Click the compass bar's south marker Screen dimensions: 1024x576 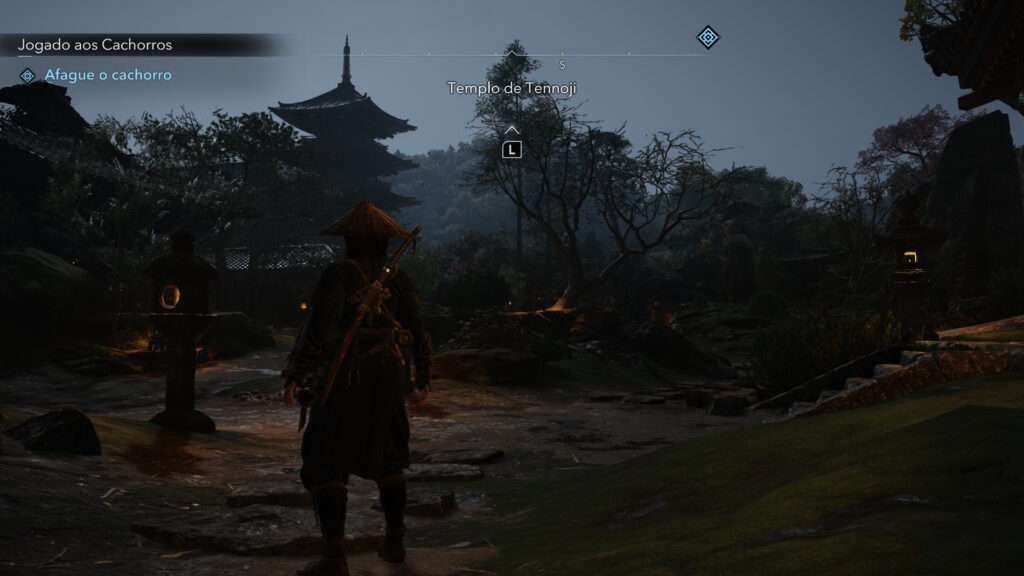[563, 64]
